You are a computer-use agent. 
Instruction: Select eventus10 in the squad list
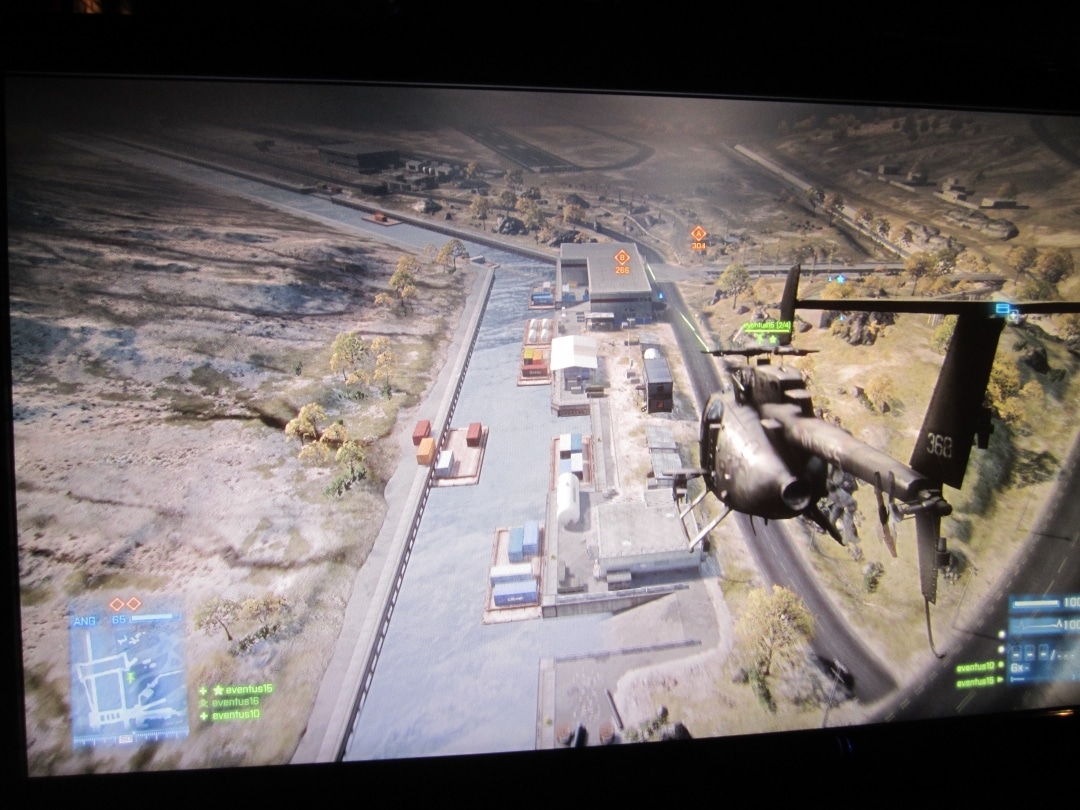coord(235,715)
